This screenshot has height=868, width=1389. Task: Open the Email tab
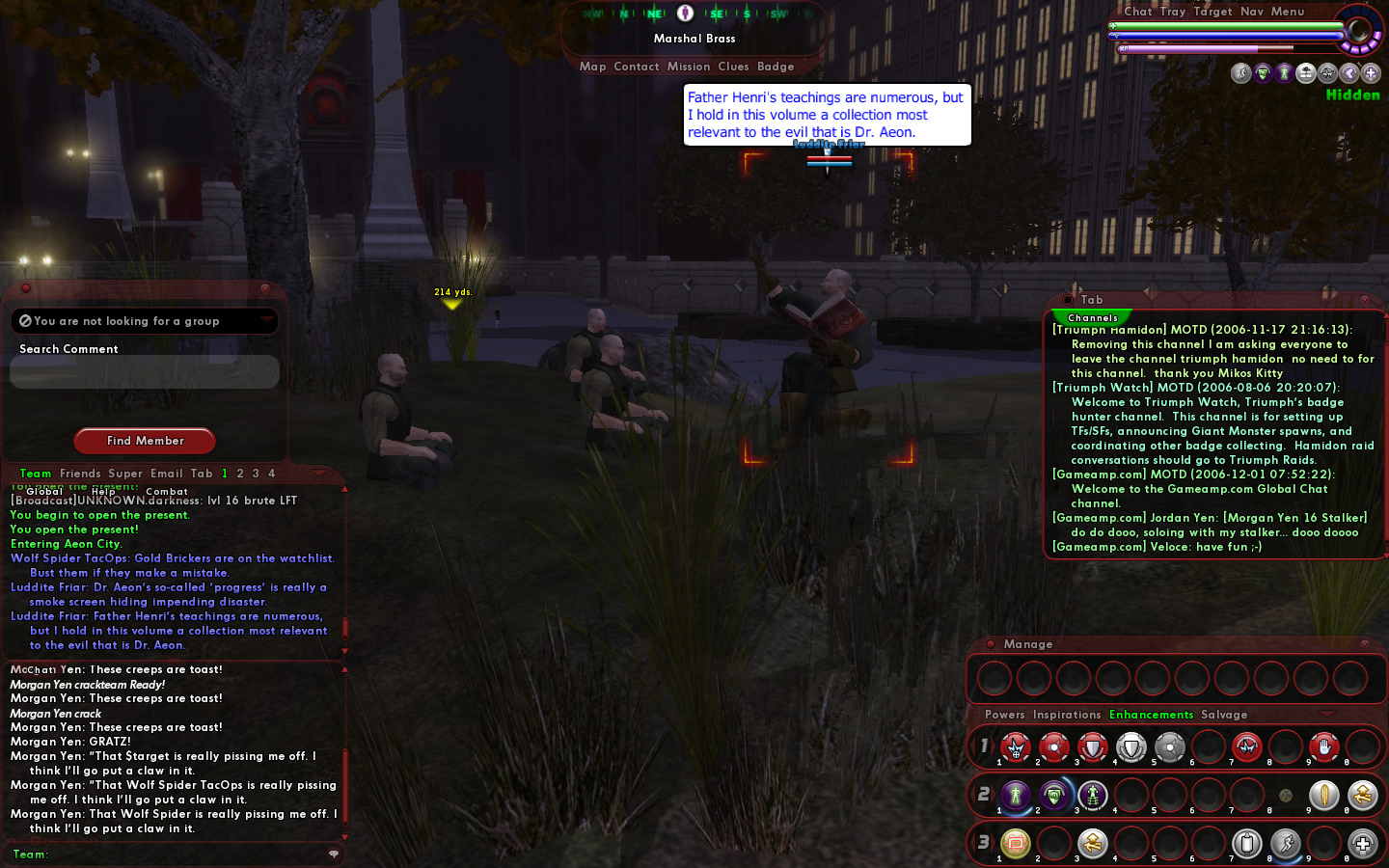(x=166, y=474)
